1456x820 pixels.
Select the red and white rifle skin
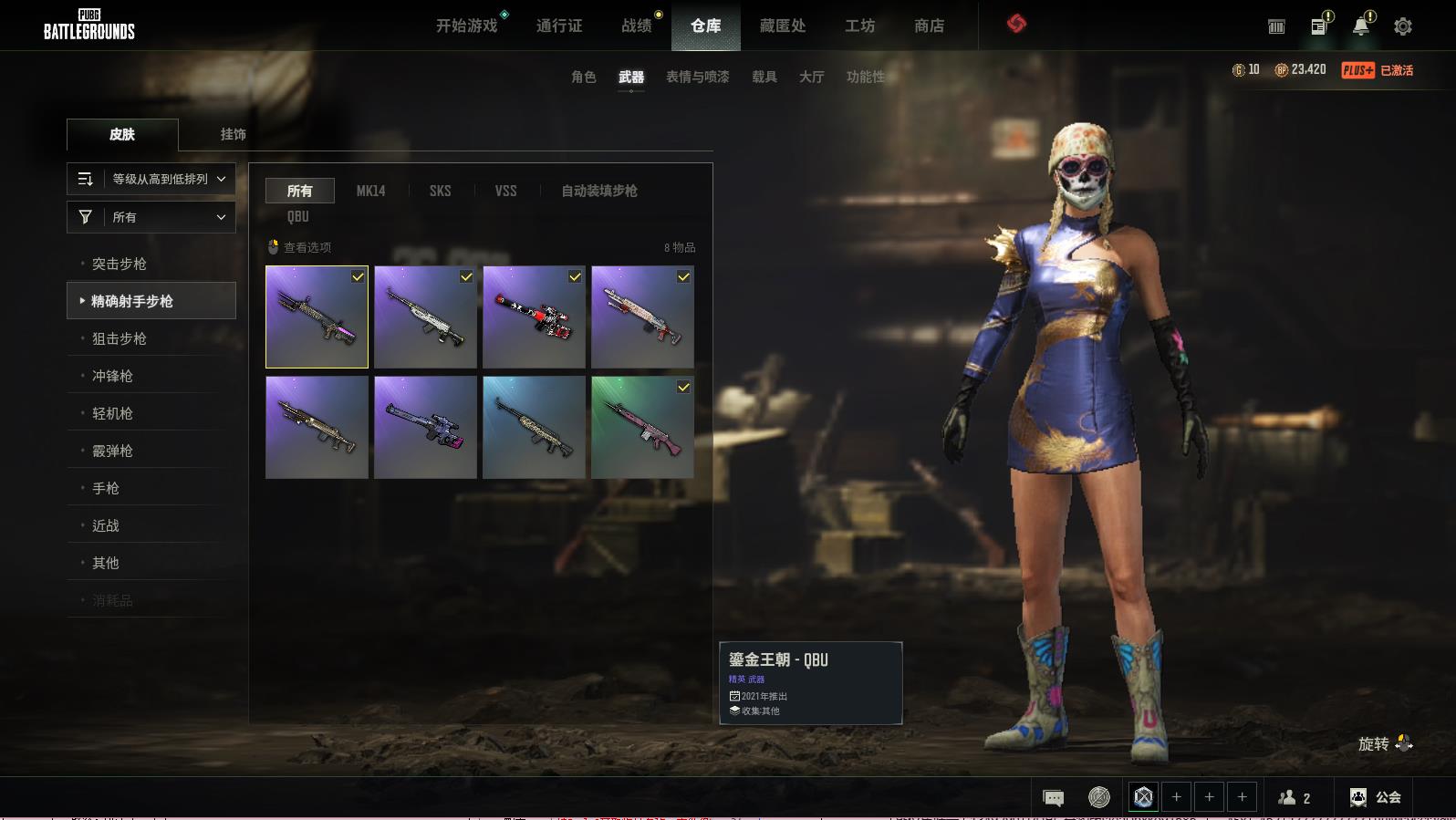pos(534,317)
